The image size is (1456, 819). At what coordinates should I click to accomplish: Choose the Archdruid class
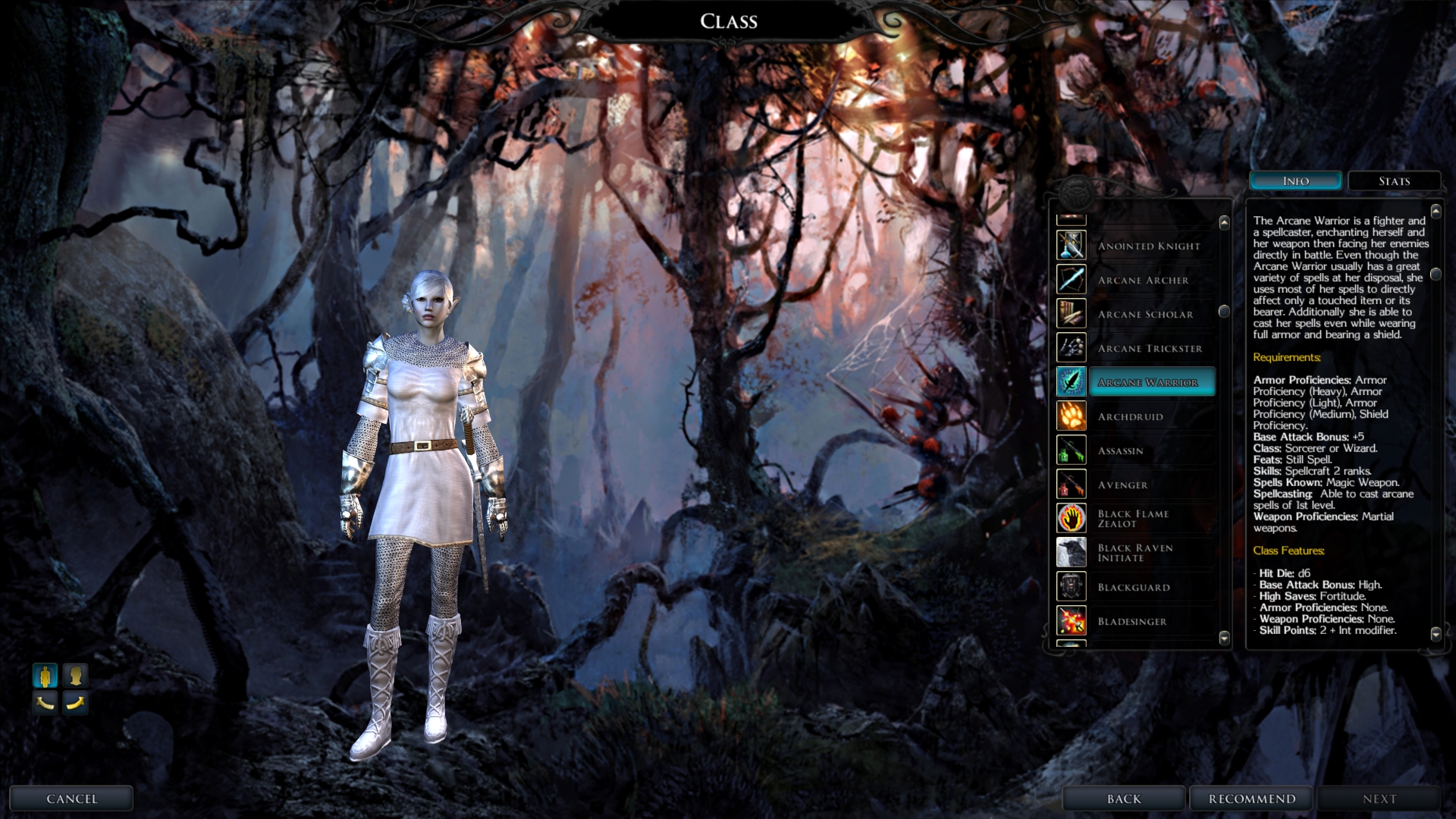(x=1130, y=416)
